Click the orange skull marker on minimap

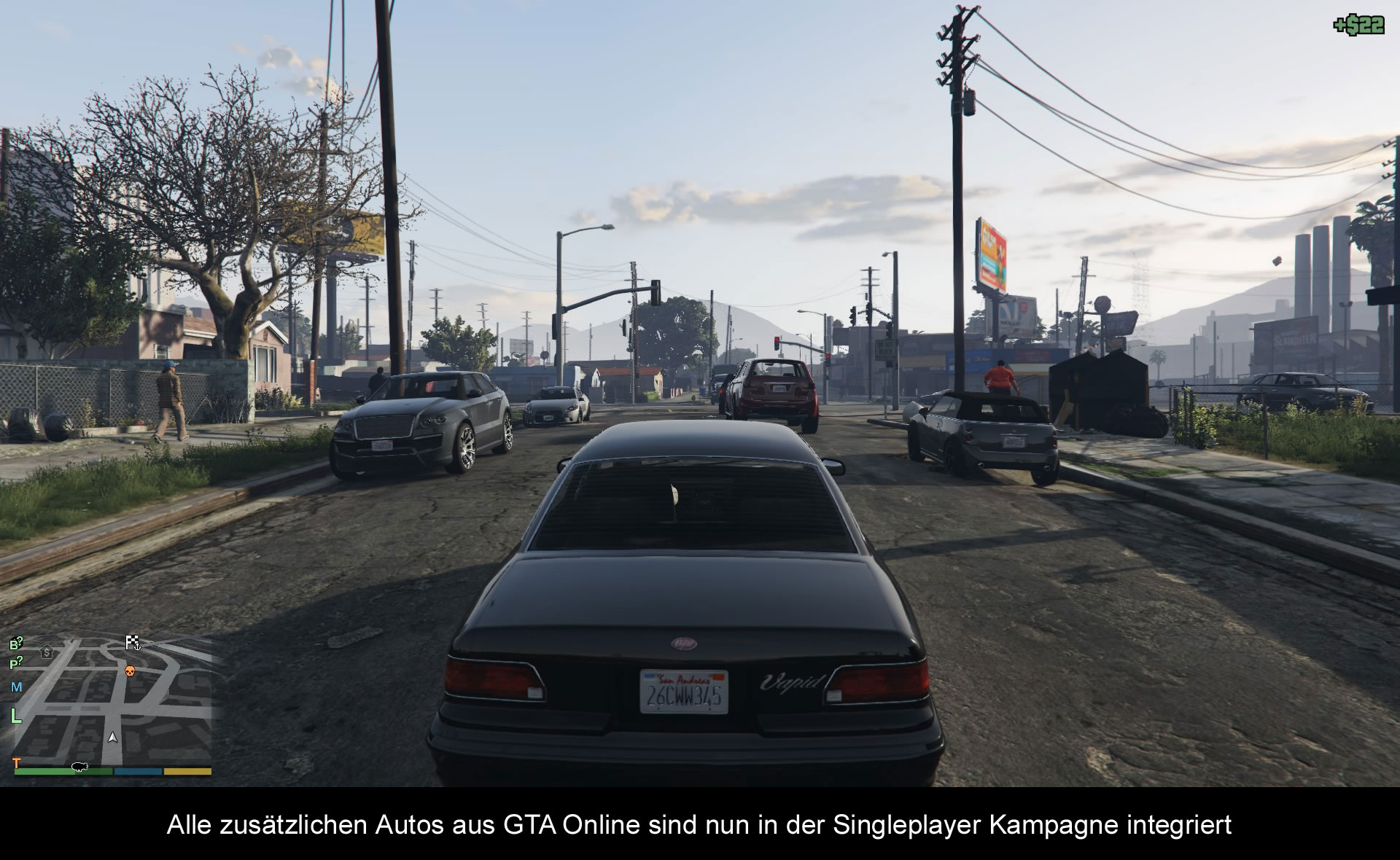(x=130, y=671)
